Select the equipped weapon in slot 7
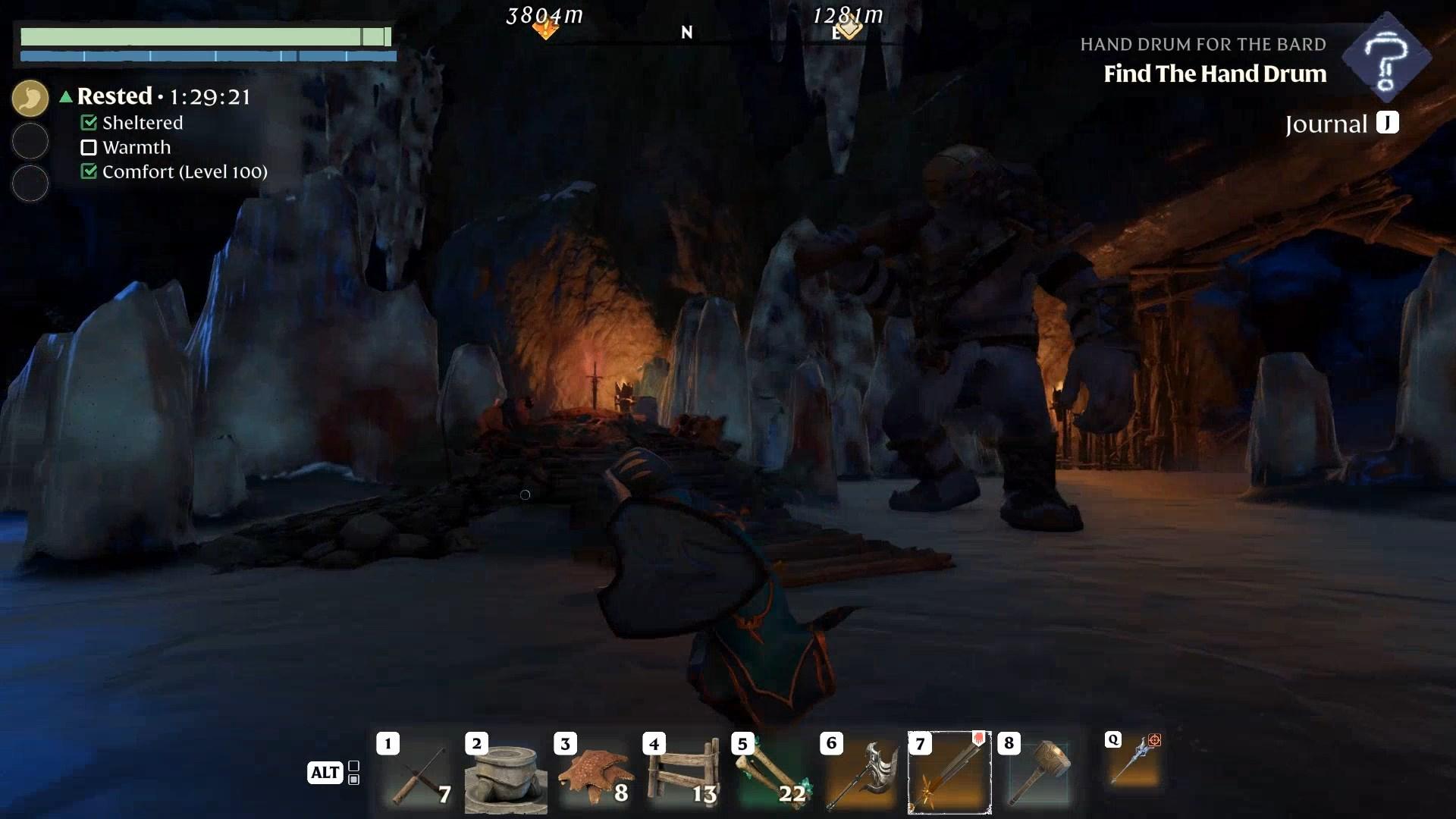The width and height of the screenshot is (1456, 819). pyautogui.click(x=949, y=772)
